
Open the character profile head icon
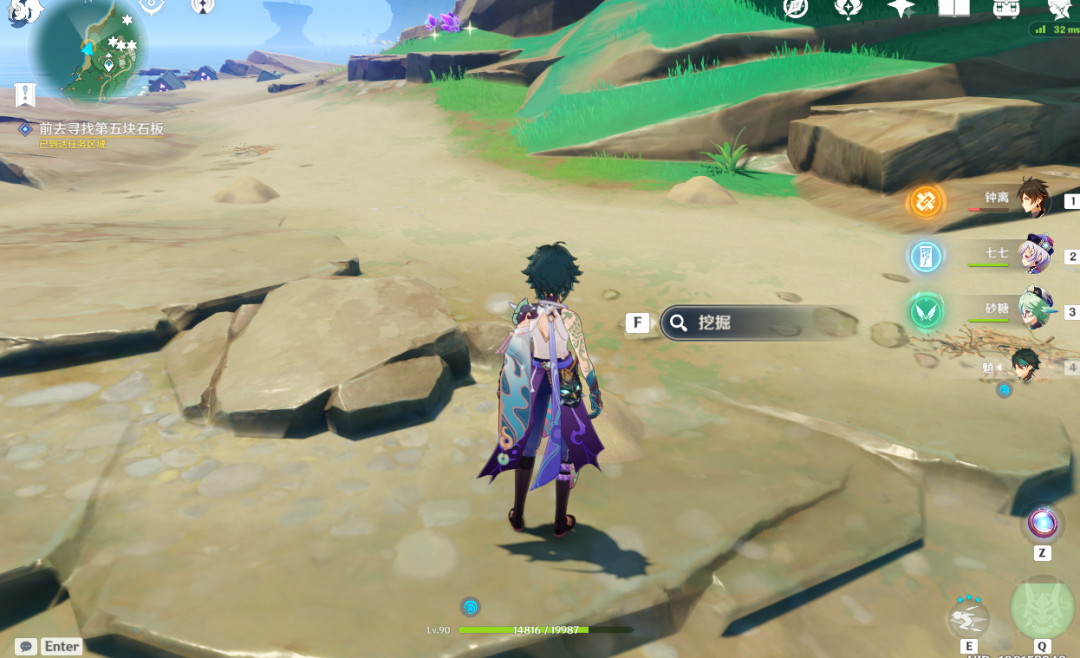(1058, 8)
